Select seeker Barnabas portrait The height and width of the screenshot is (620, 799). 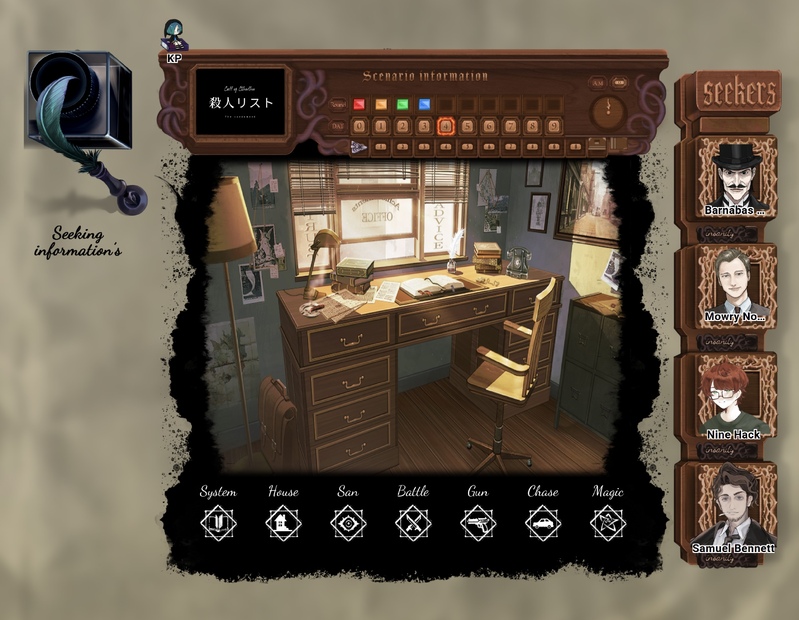[x=737, y=175]
